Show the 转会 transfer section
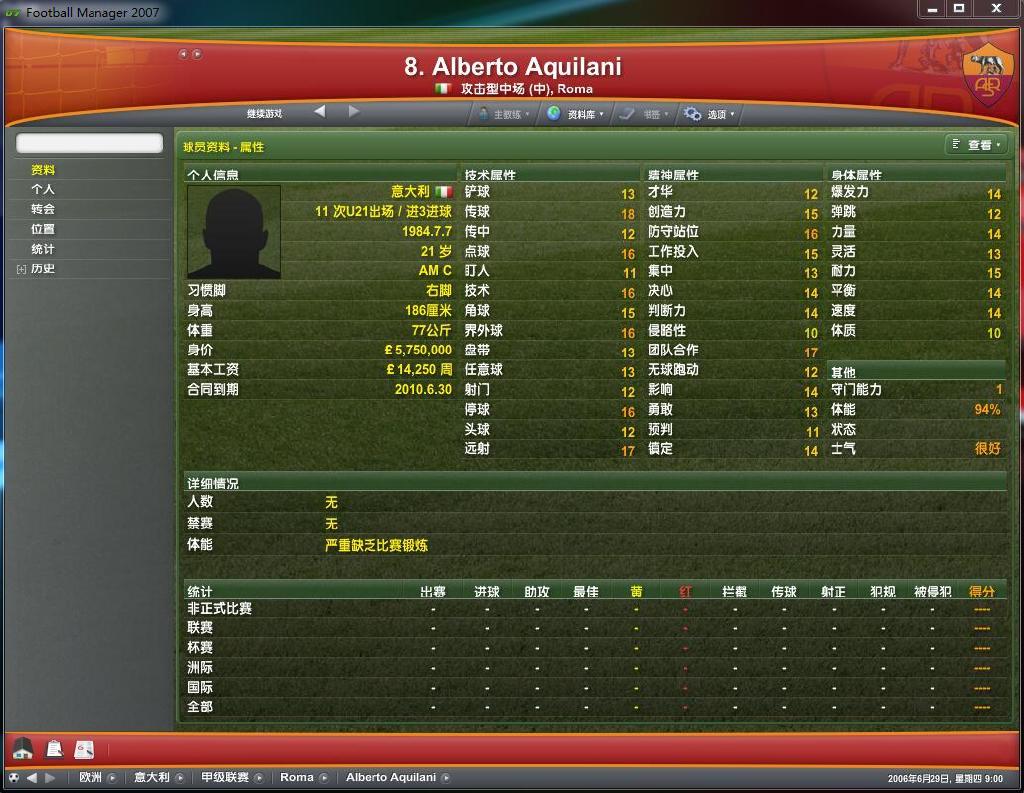This screenshot has width=1024, height=793. [43, 209]
